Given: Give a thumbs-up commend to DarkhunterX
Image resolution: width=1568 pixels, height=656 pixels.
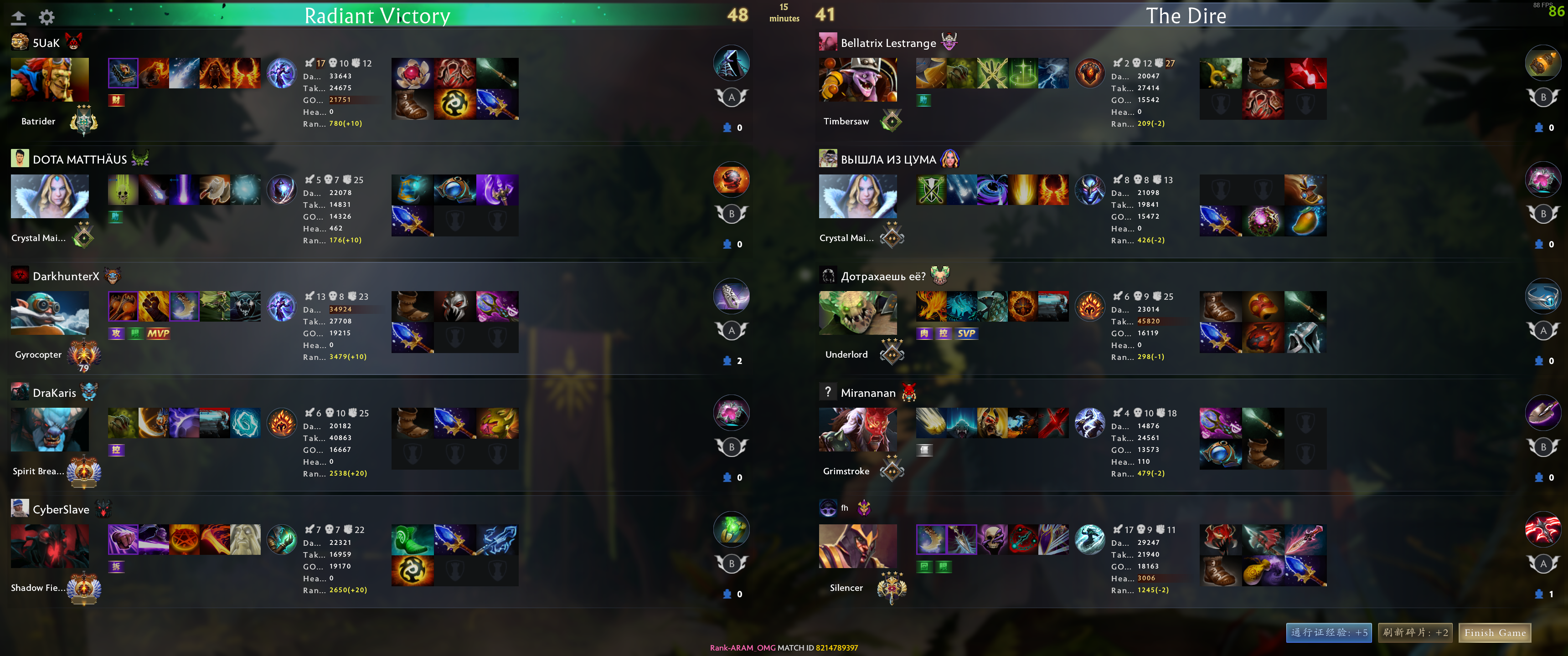Looking at the screenshot, I should click(x=728, y=361).
